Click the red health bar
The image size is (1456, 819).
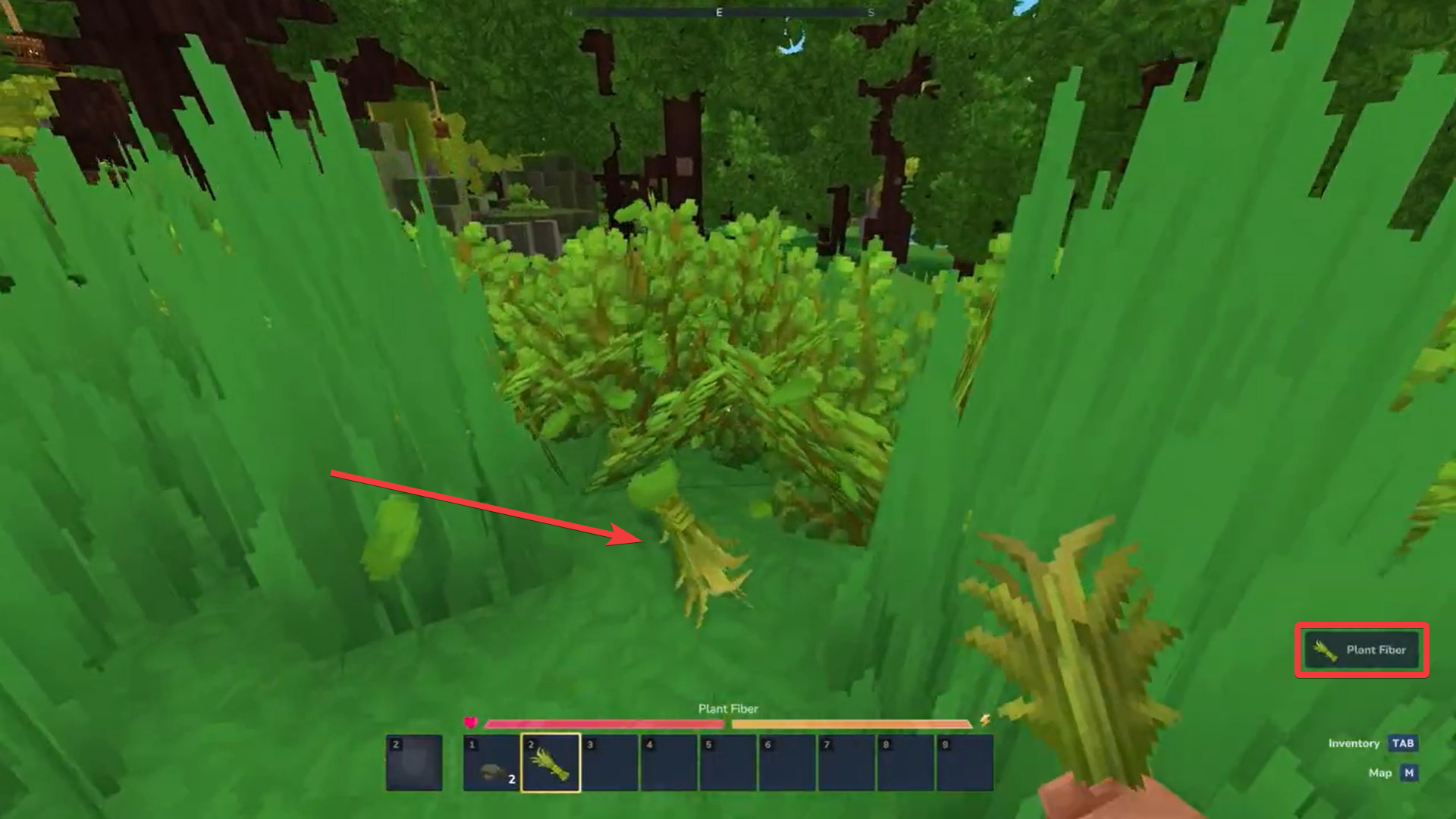(607, 722)
